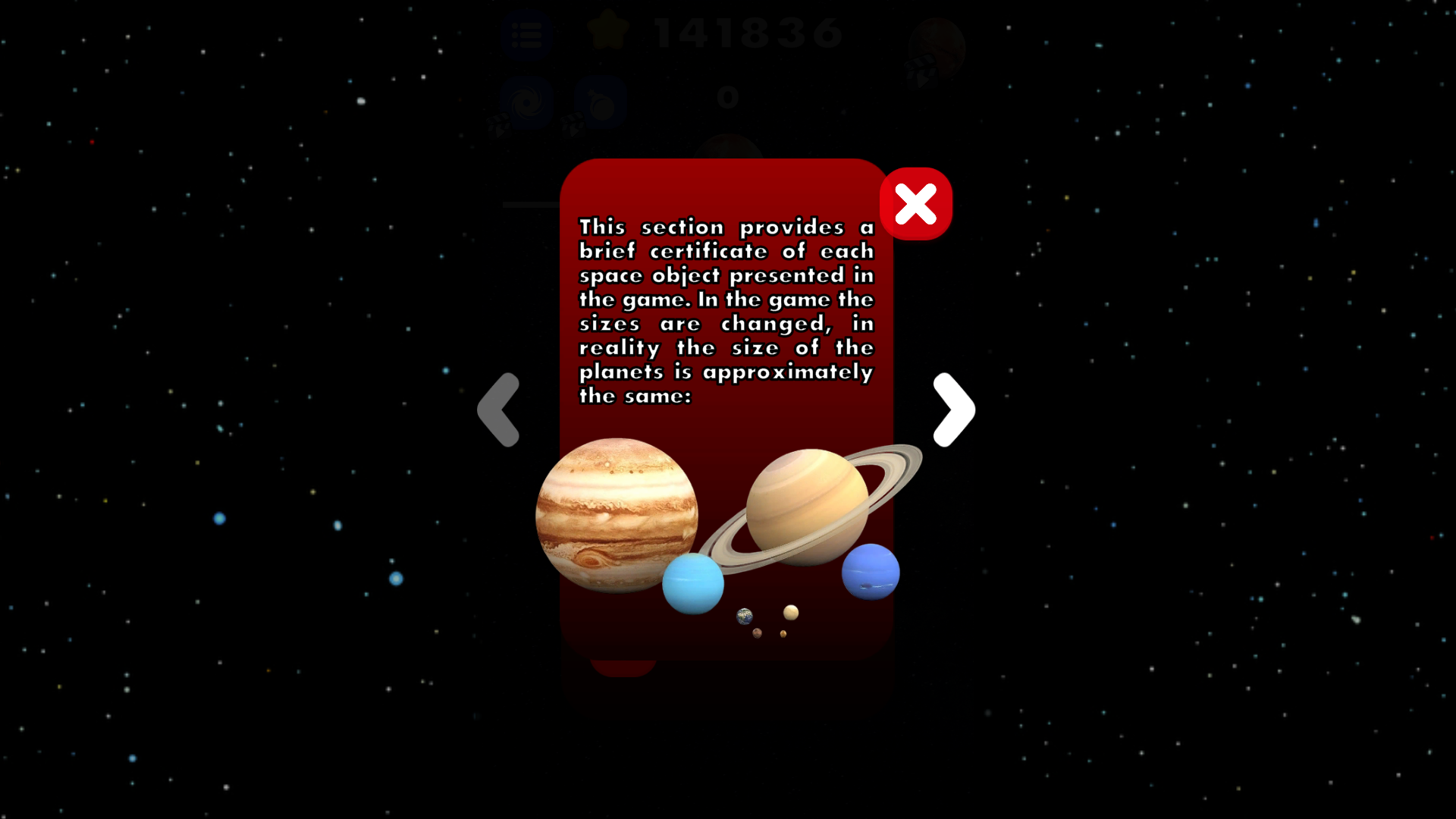Click the small red Mars sphere

(757, 633)
